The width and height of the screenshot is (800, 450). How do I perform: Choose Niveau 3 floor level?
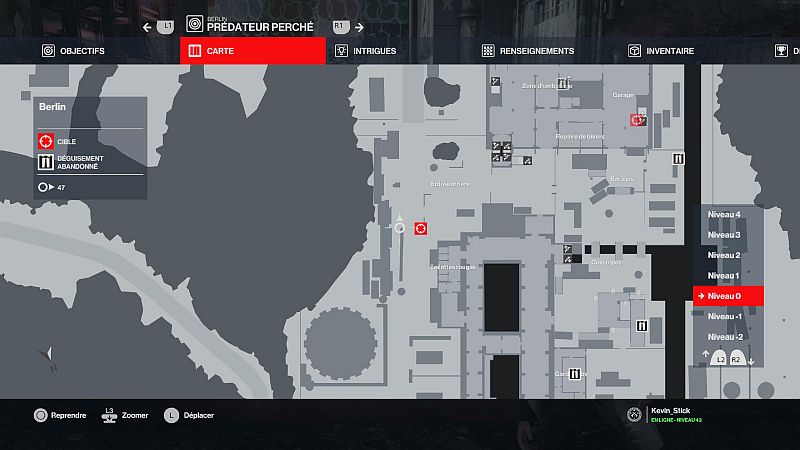[x=724, y=235]
